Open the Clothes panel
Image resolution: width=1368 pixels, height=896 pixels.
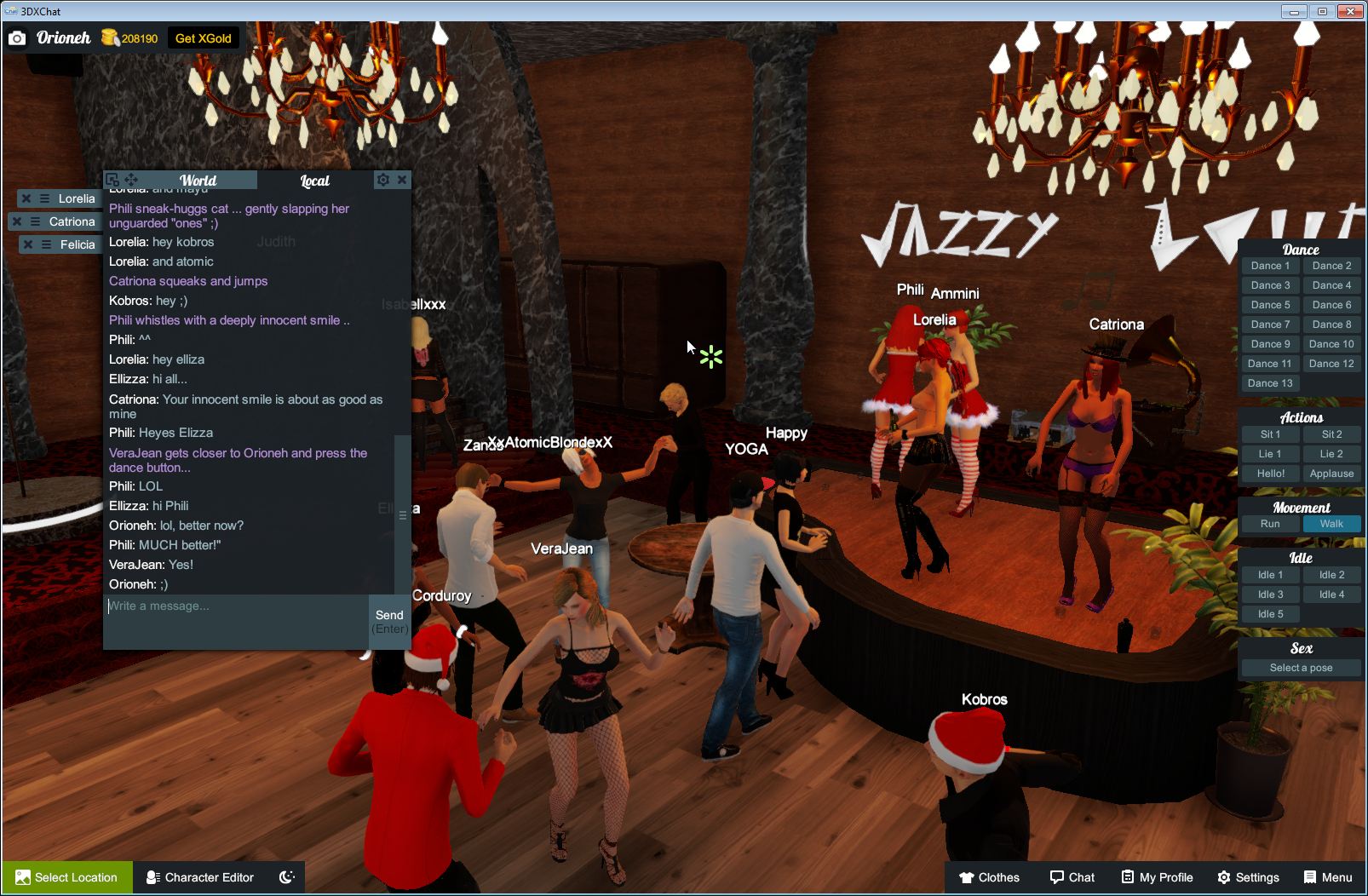(989, 876)
